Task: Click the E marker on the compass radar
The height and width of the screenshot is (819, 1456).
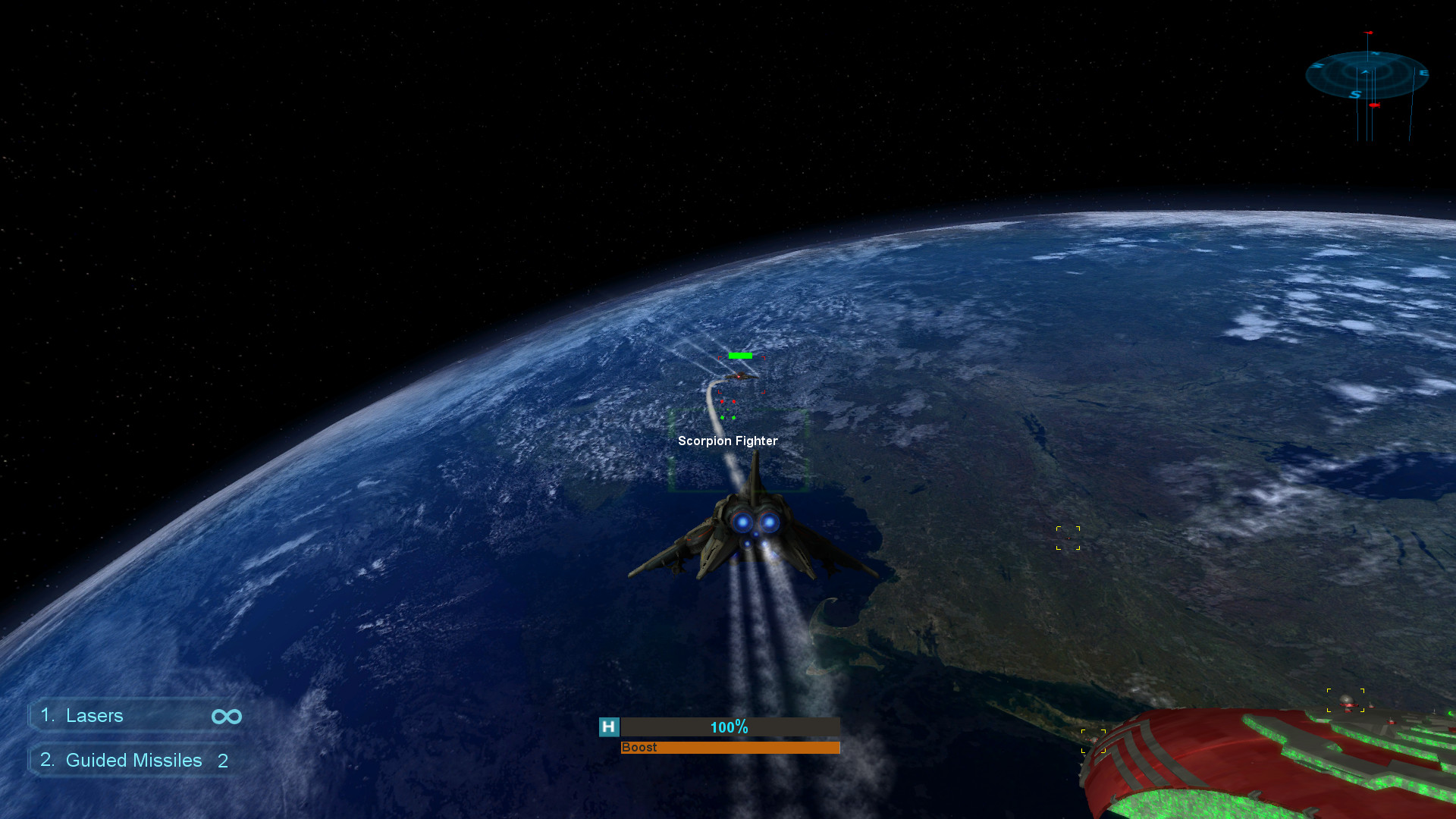Action: point(1424,73)
